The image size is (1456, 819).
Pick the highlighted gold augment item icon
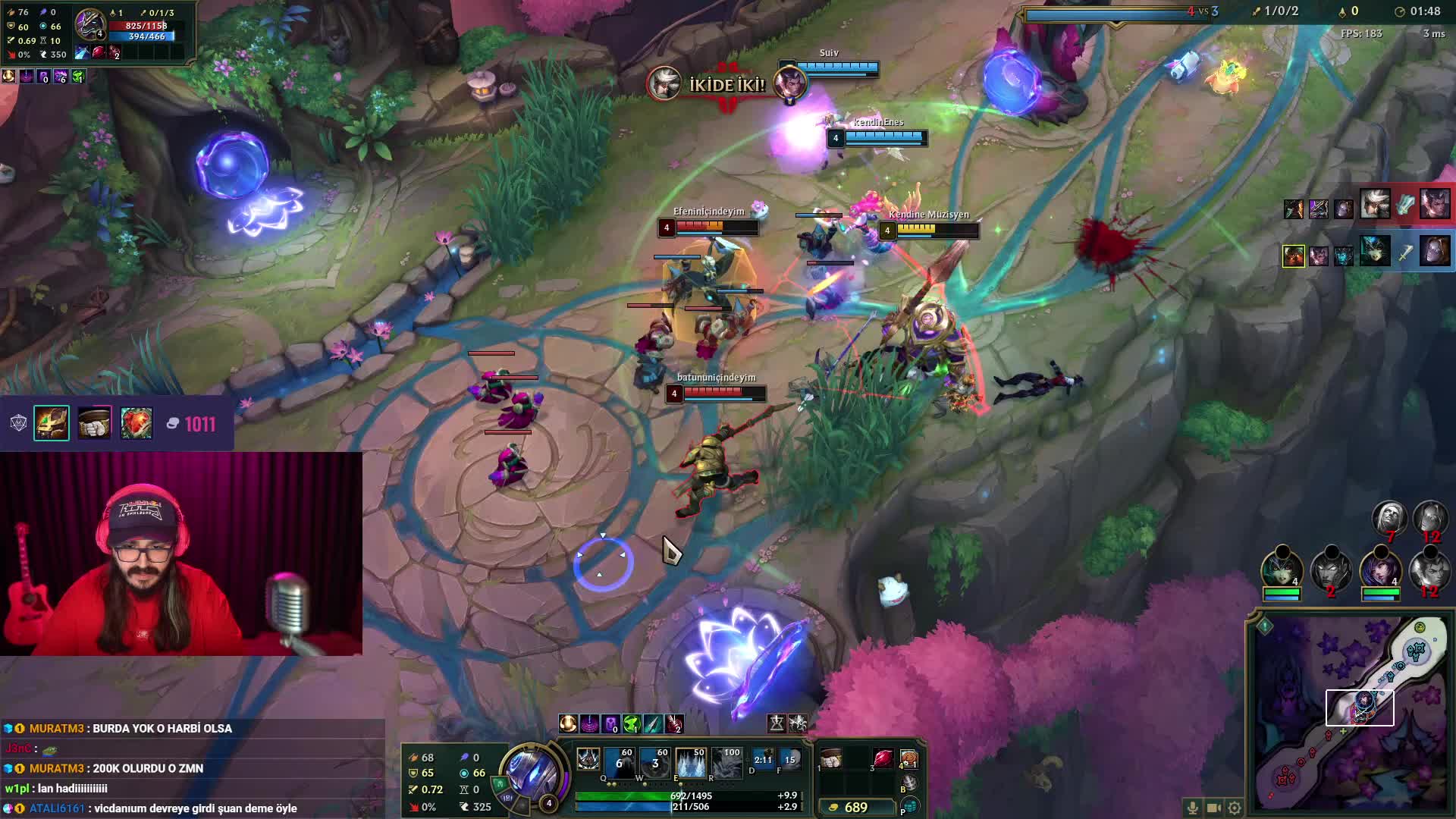point(52,423)
